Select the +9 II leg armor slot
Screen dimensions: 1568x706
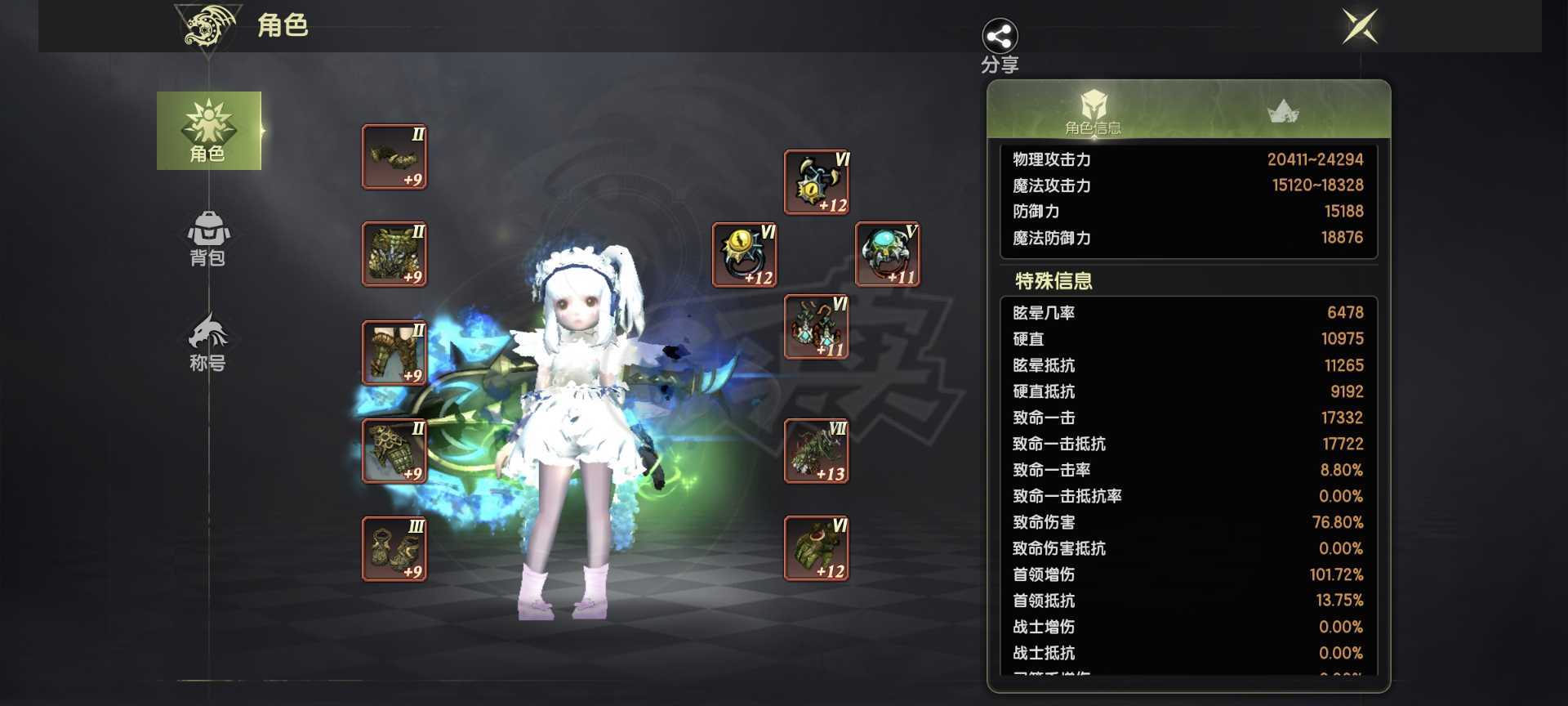(x=394, y=353)
